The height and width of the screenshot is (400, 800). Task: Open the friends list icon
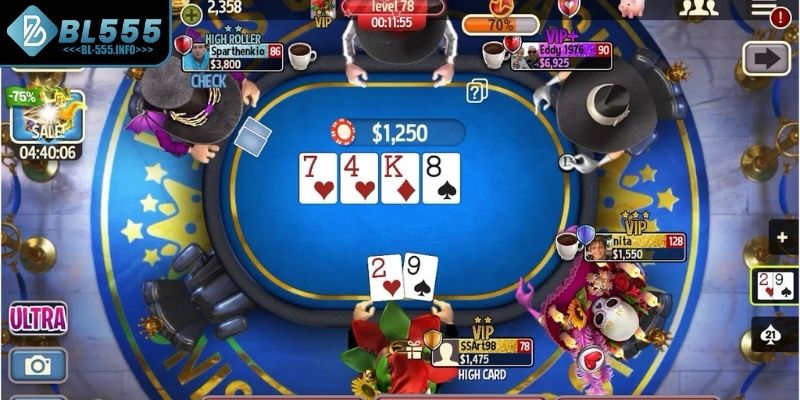tap(698, 8)
